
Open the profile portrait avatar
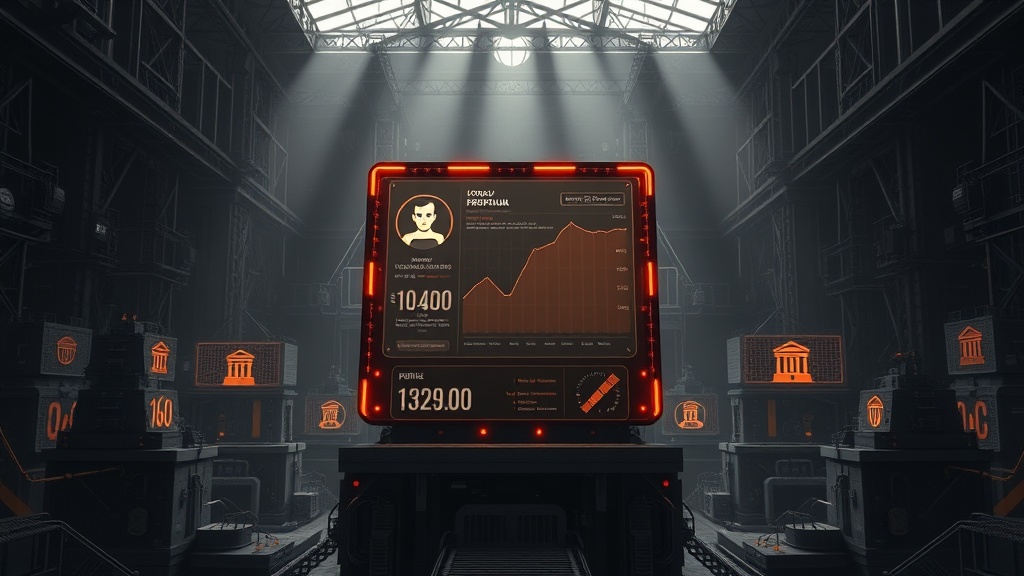click(425, 221)
